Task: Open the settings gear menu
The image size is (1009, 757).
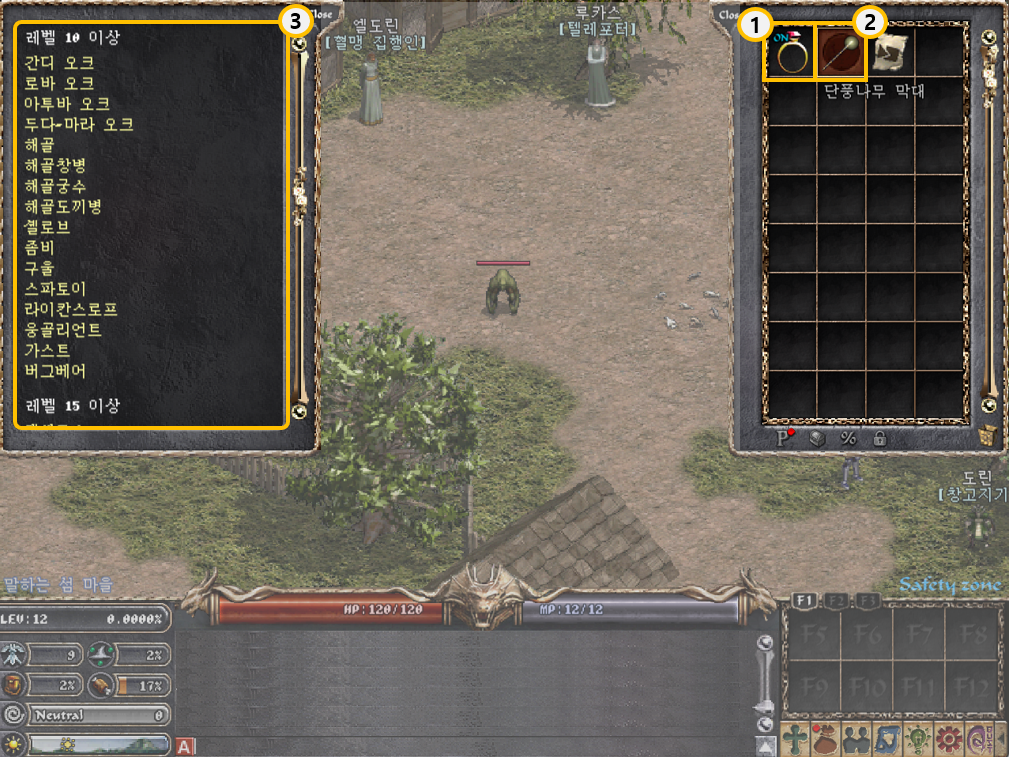Action: click(948, 740)
